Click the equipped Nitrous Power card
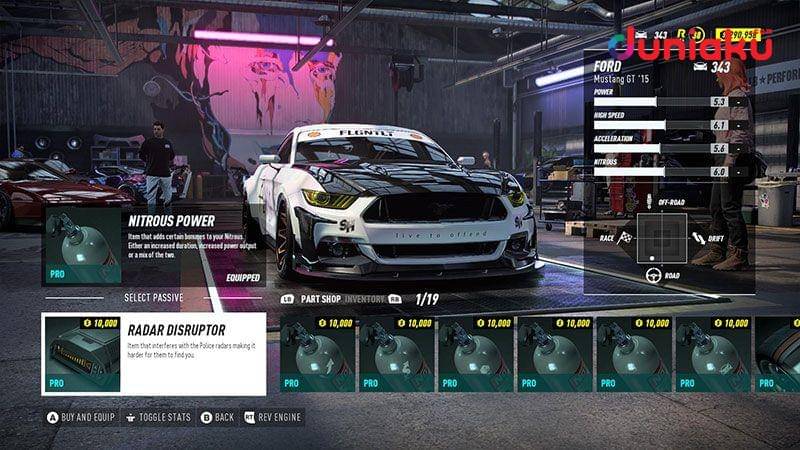800x450 pixels. pos(154,246)
